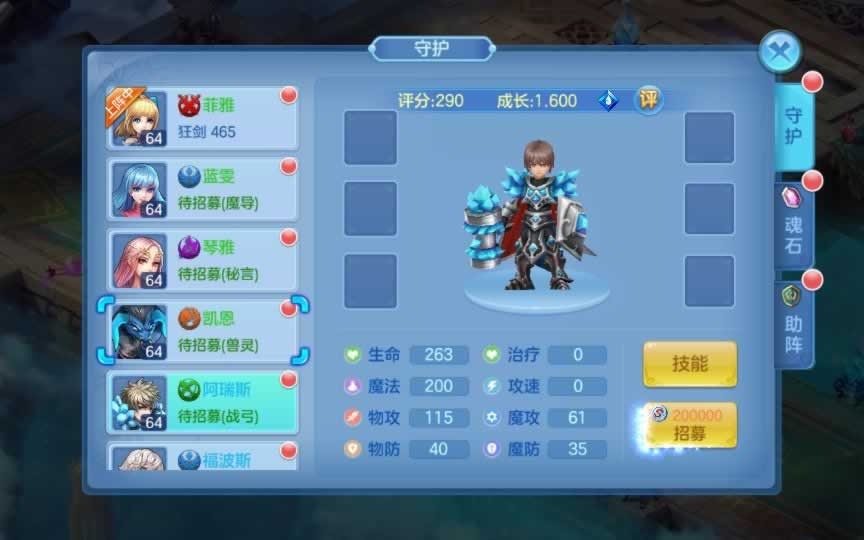Image resolution: width=864 pixels, height=540 pixels.
Task: Select the 福波斯 guardian entry
Action: coord(203,458)
